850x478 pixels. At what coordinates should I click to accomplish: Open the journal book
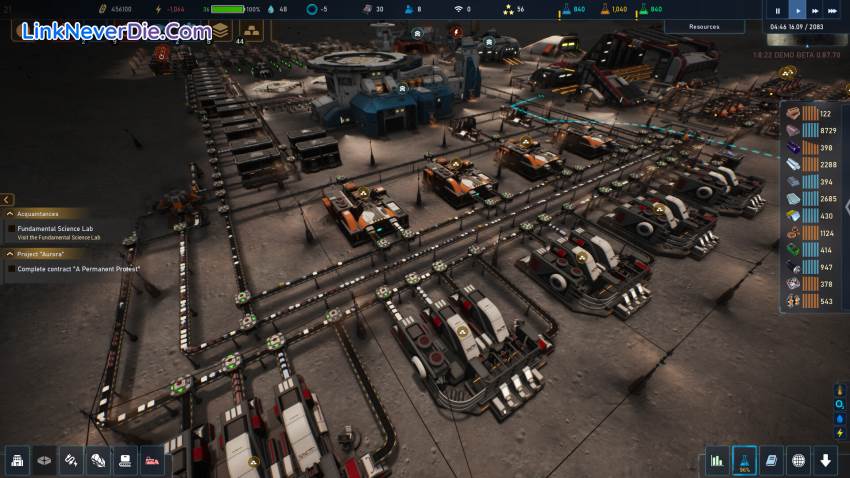(771, 460)
